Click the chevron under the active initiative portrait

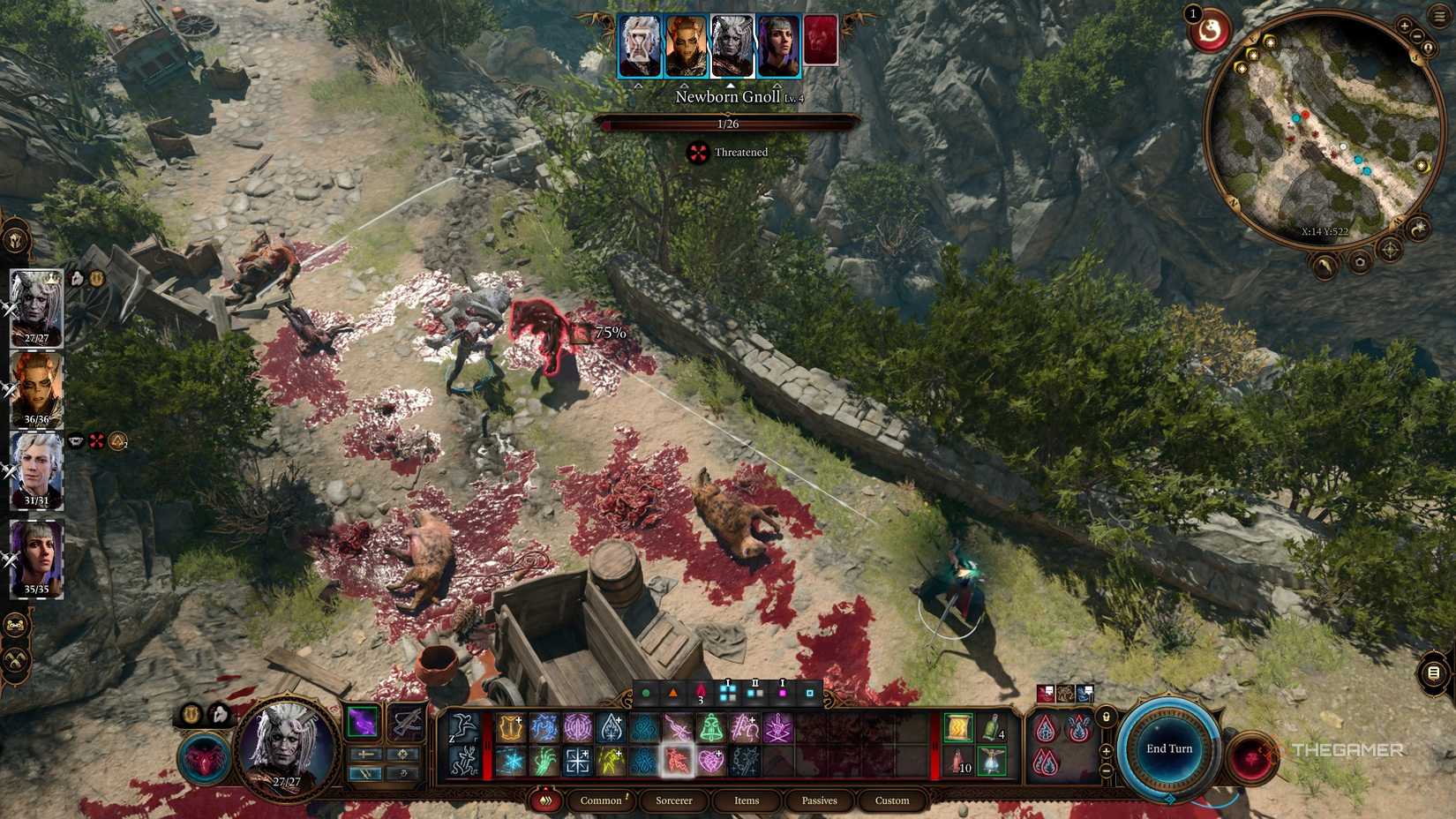pos(731,85)
